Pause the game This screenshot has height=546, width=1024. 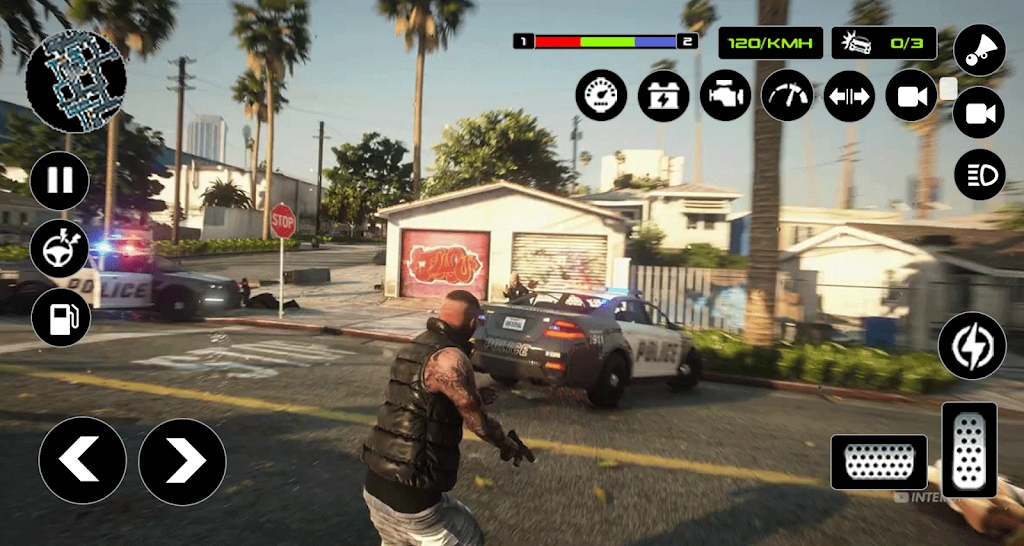[60, 181]
